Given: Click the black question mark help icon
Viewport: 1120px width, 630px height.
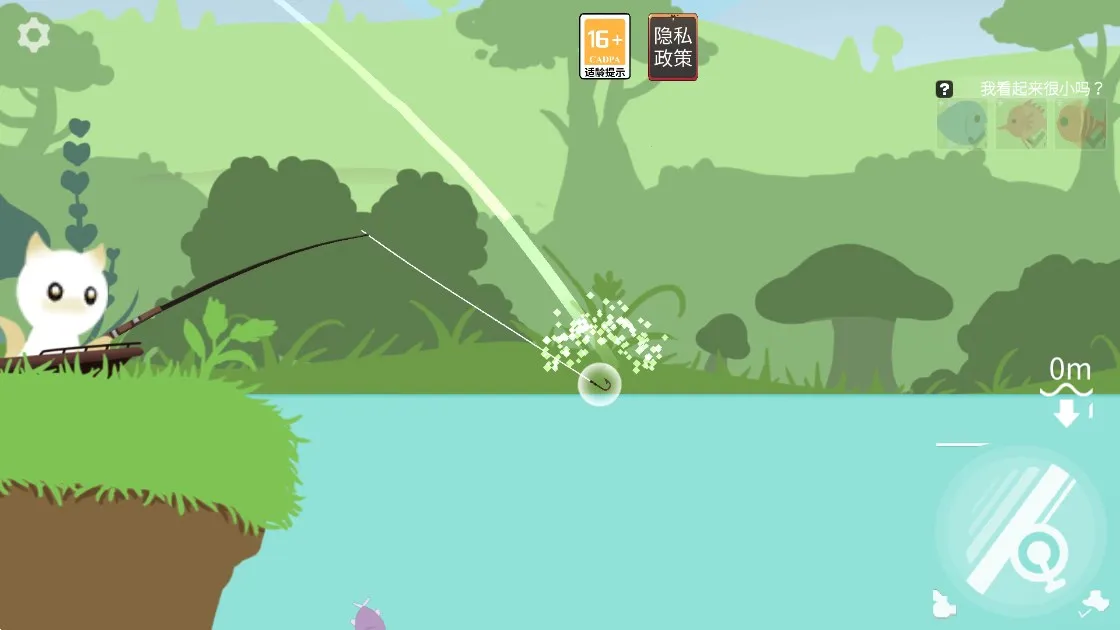Looking at the screenshot, I should 945,89.
